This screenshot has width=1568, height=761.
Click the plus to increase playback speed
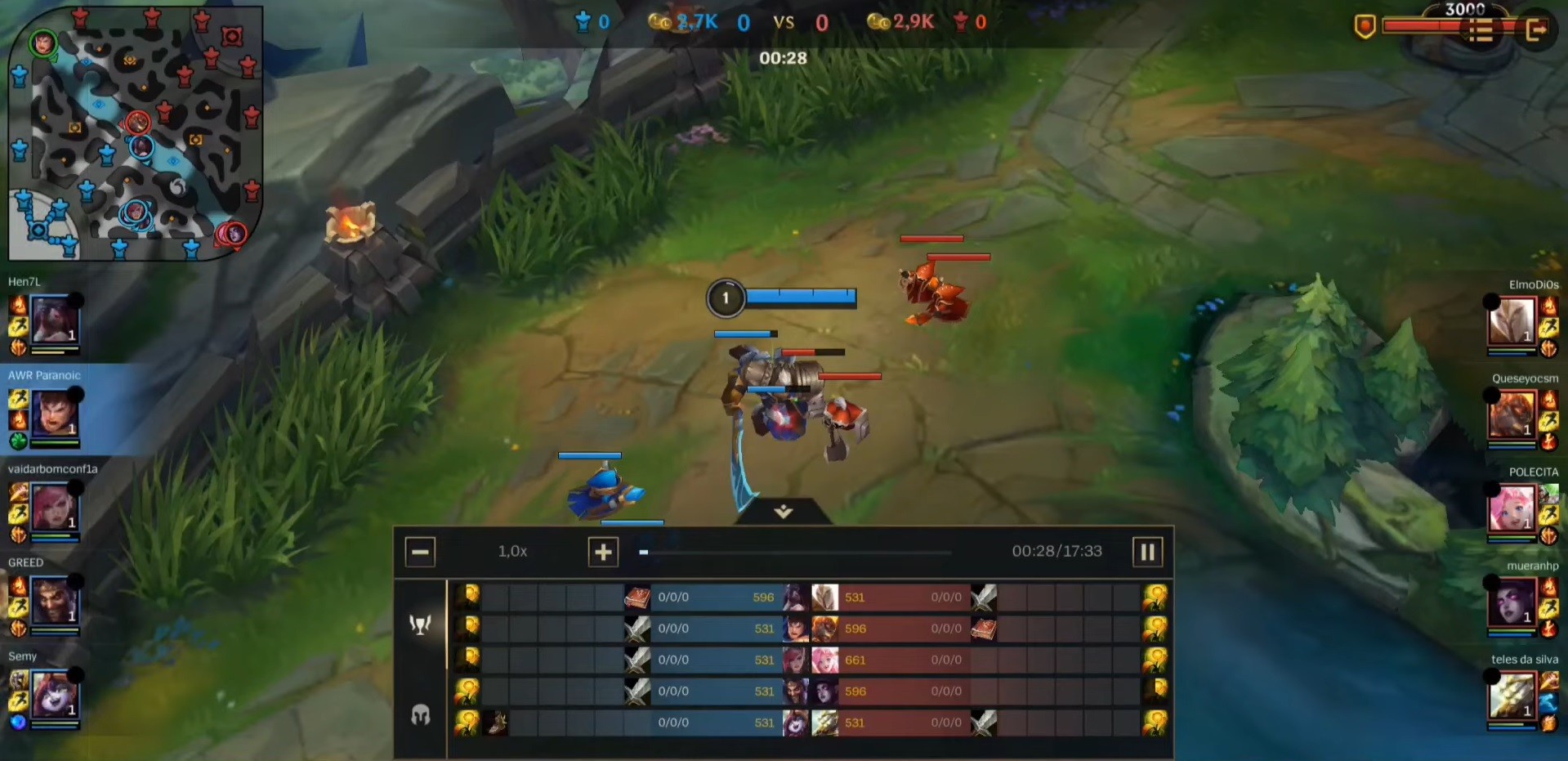coord(603,552)
